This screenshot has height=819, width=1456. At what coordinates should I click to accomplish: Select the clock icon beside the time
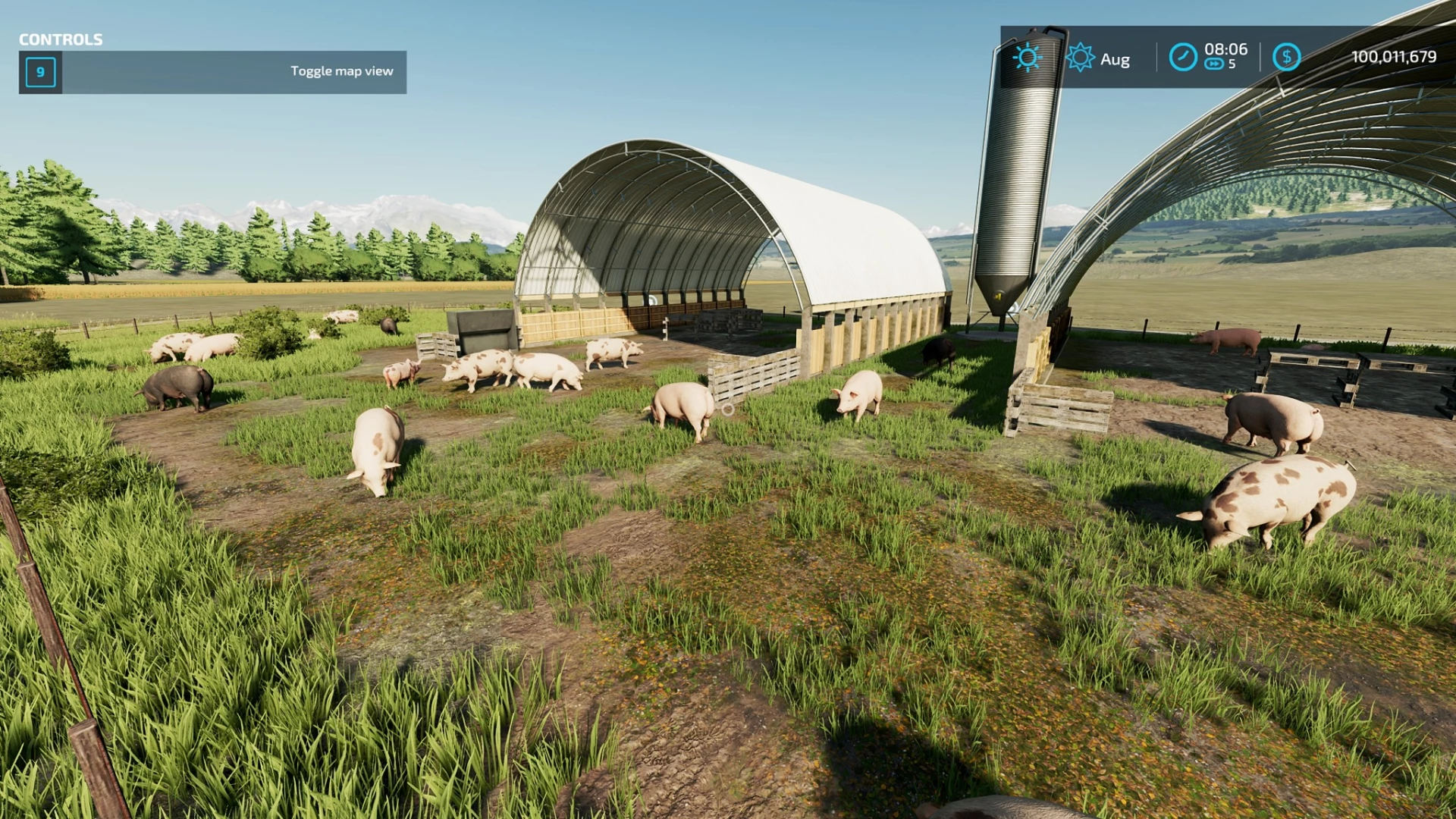point(1182,57)
